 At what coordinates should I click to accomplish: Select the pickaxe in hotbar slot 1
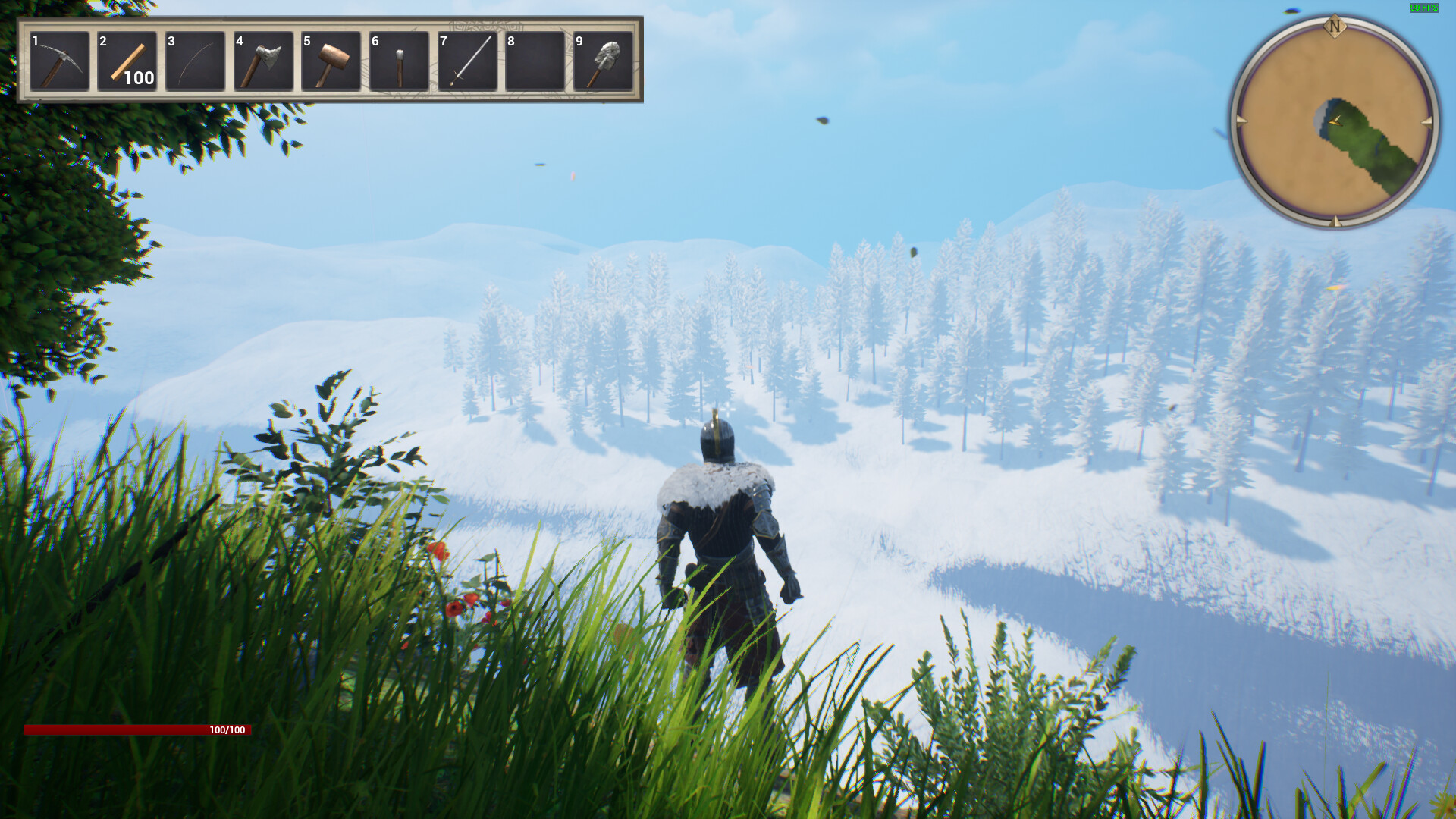click(x=59, y=61)
